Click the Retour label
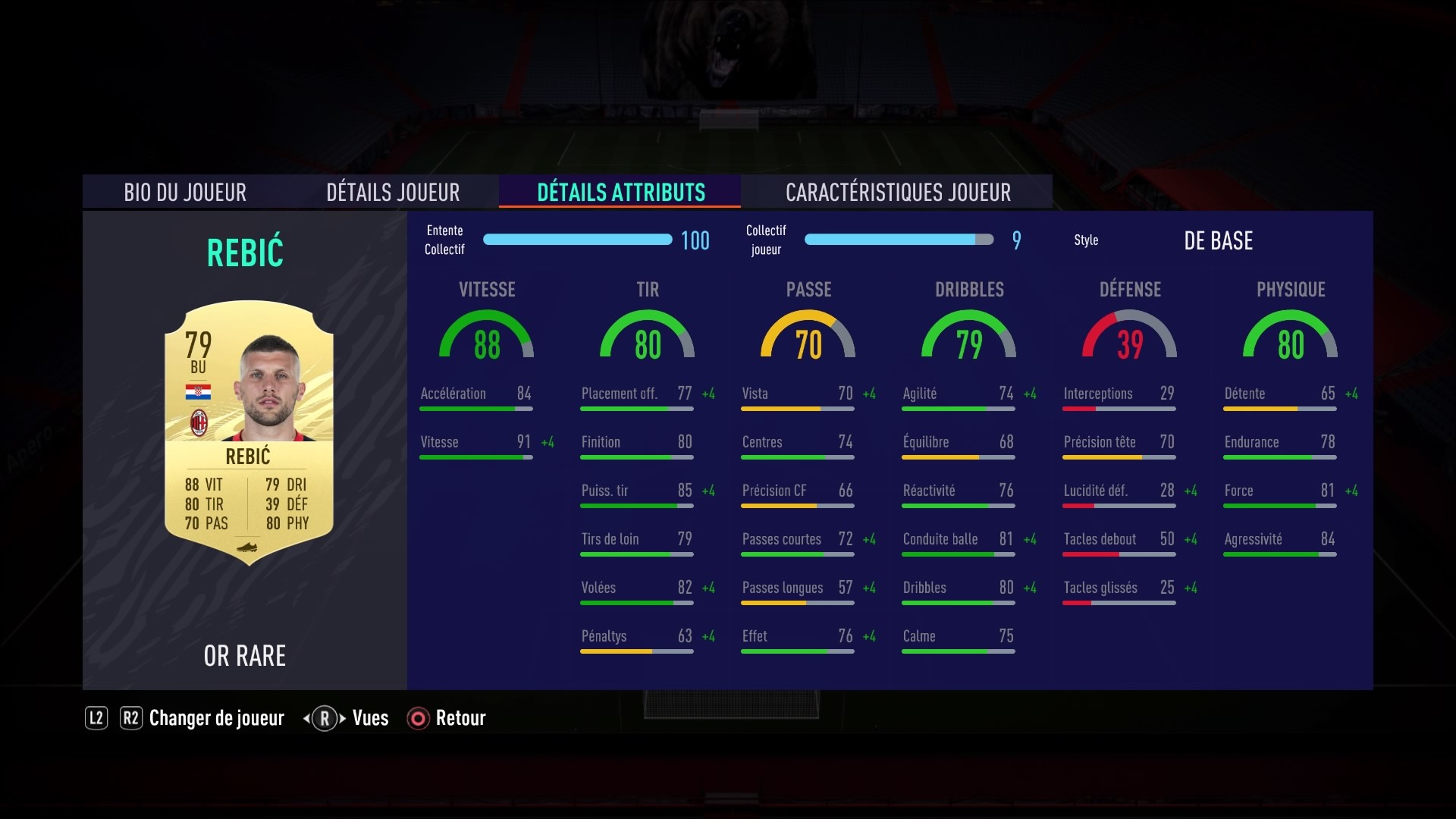The height and width of the screenshot is (819, 1456). [x=460, y=718]
